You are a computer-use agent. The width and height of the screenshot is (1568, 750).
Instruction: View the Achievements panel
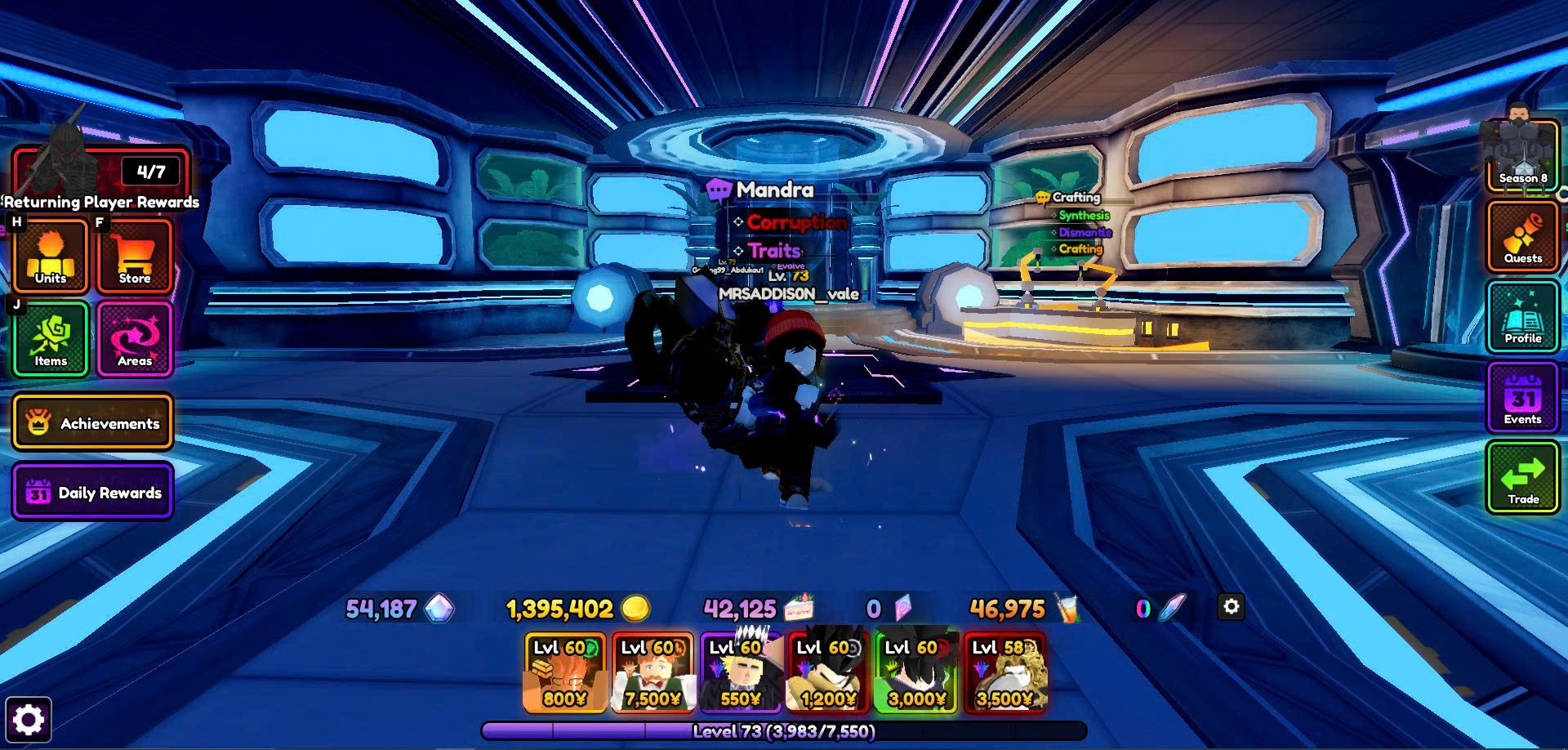tap(92, 422)
